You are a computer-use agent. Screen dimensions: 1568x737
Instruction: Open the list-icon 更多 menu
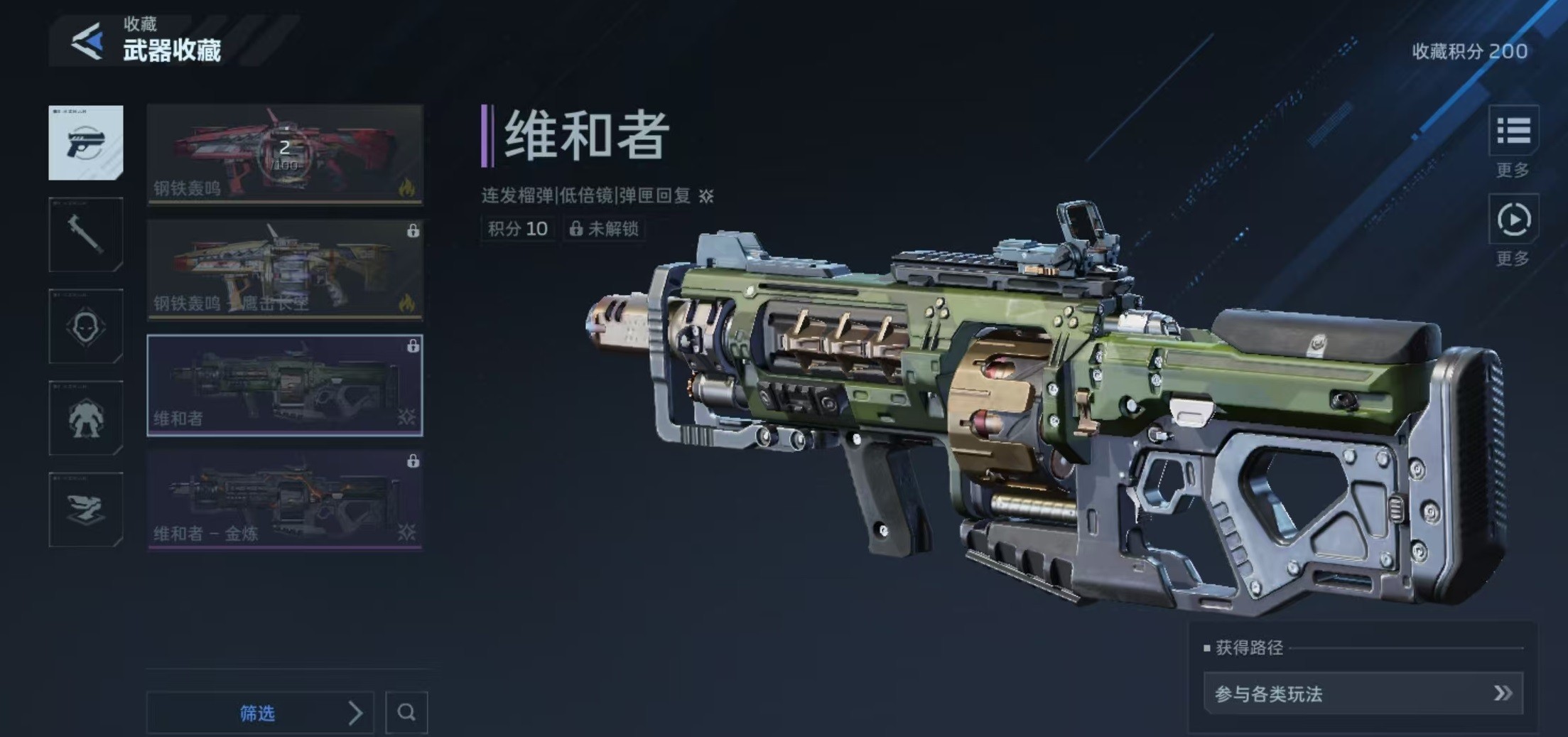(x=1513, y=131)
